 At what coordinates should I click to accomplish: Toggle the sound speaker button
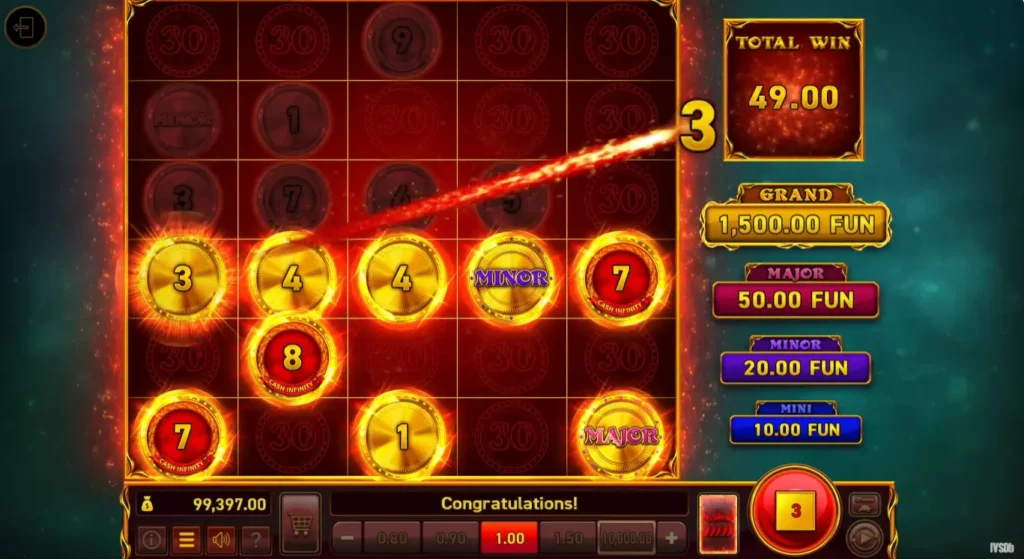tap(220, 539)
